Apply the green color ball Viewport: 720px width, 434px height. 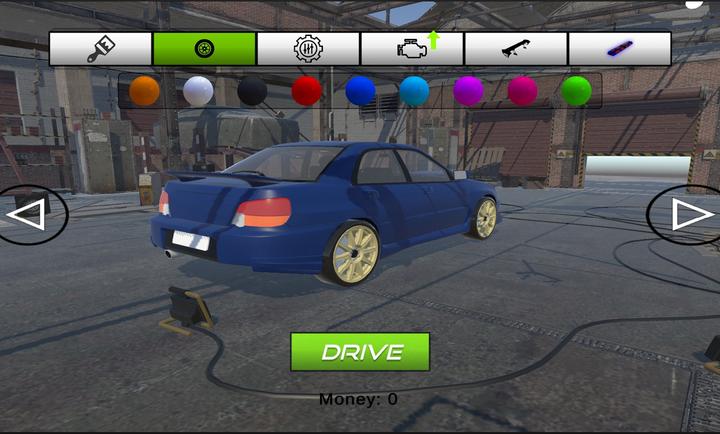coord(576,91)
